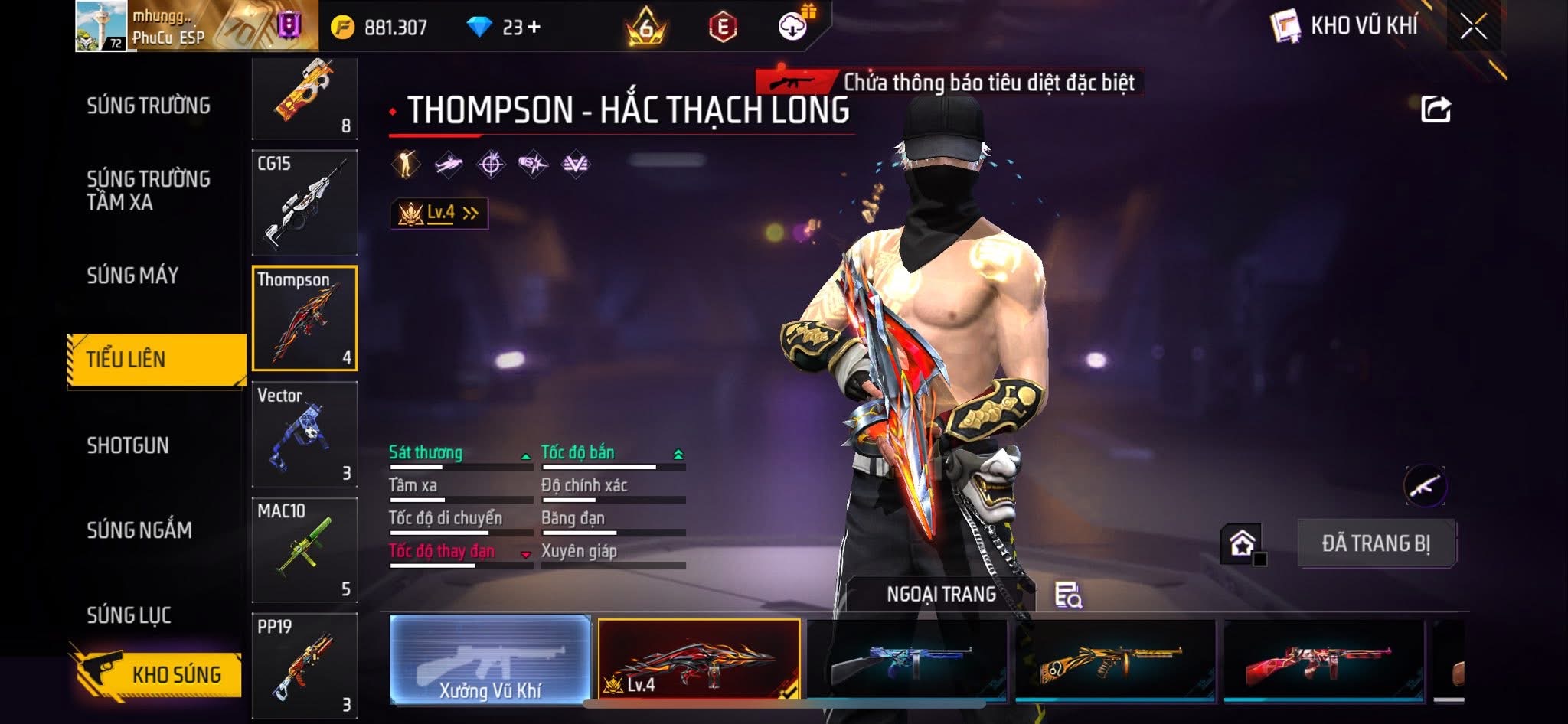Select the Súng Máy category

(132, 276)
